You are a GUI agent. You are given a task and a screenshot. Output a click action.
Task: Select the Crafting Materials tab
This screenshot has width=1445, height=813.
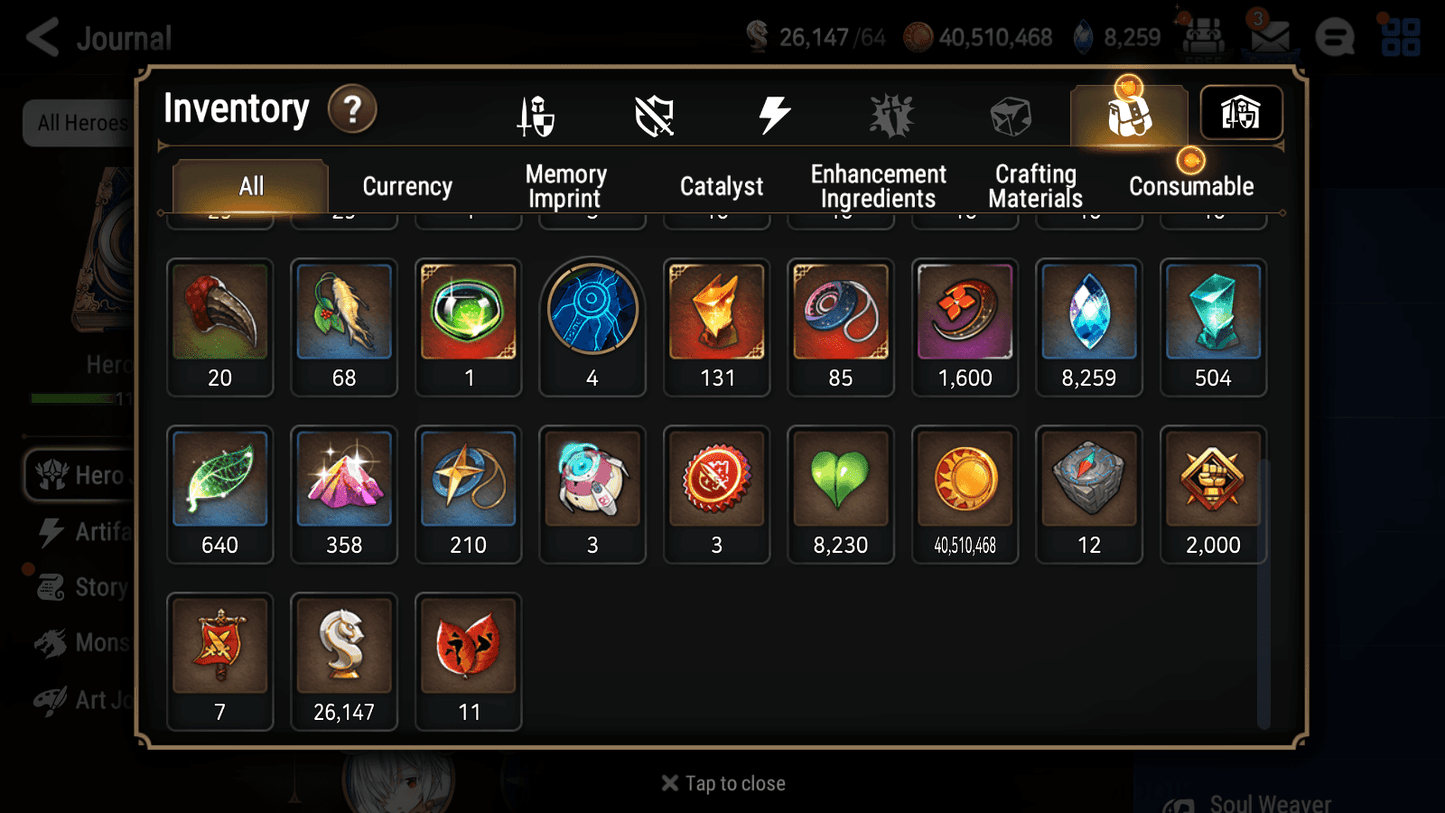tap(1035, 185)
